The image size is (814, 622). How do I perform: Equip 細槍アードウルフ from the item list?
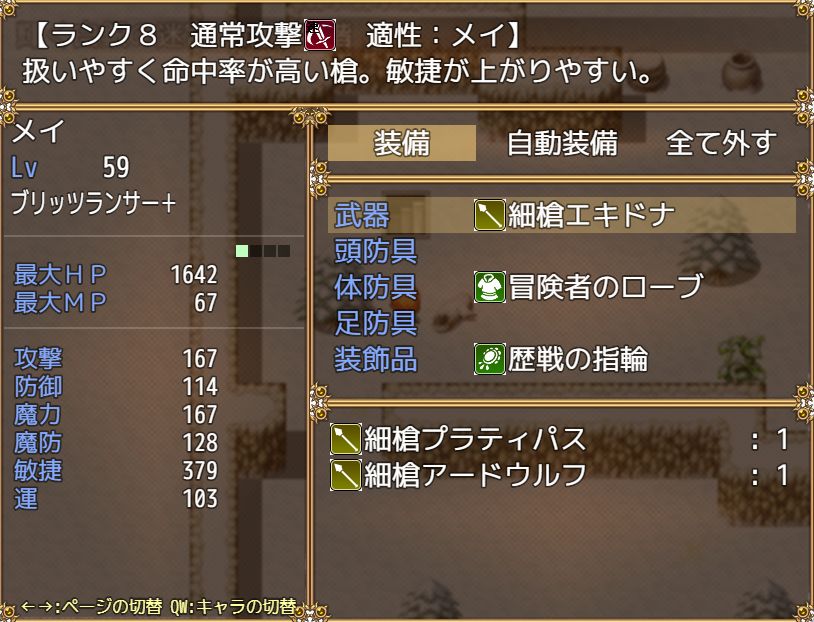[560, 475]
